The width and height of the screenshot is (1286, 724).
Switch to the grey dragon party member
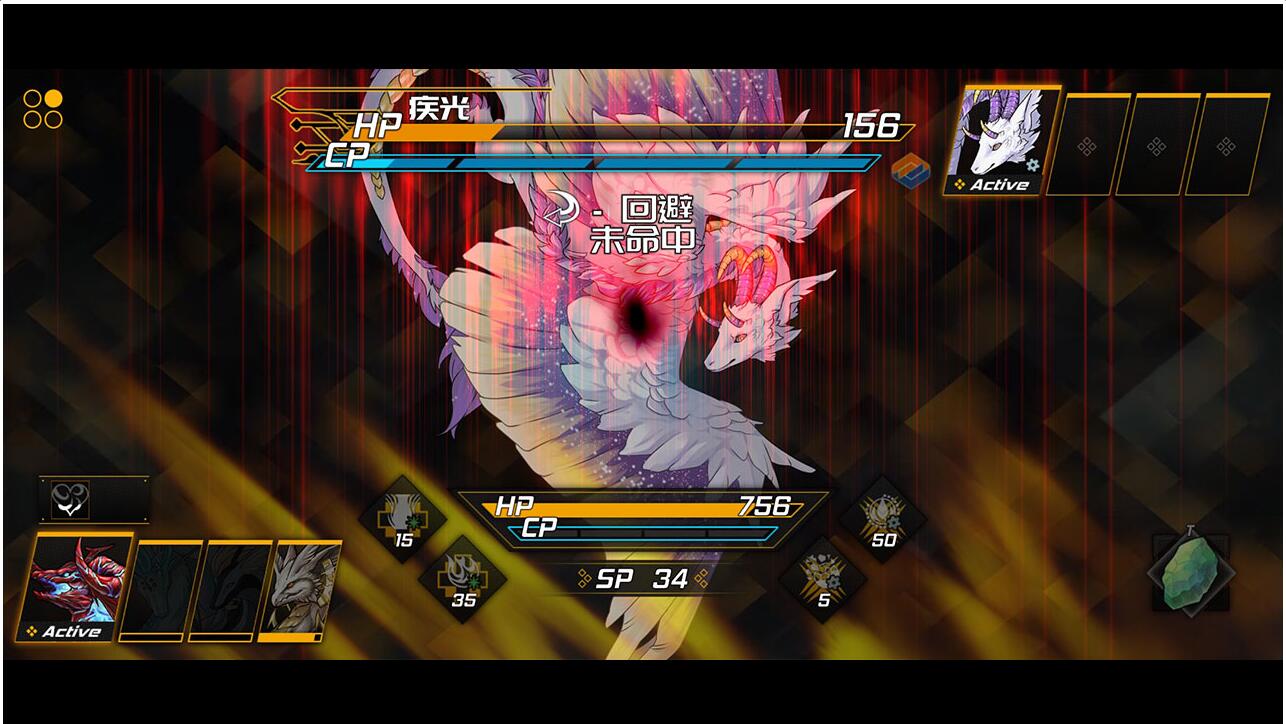coord(301,590)
